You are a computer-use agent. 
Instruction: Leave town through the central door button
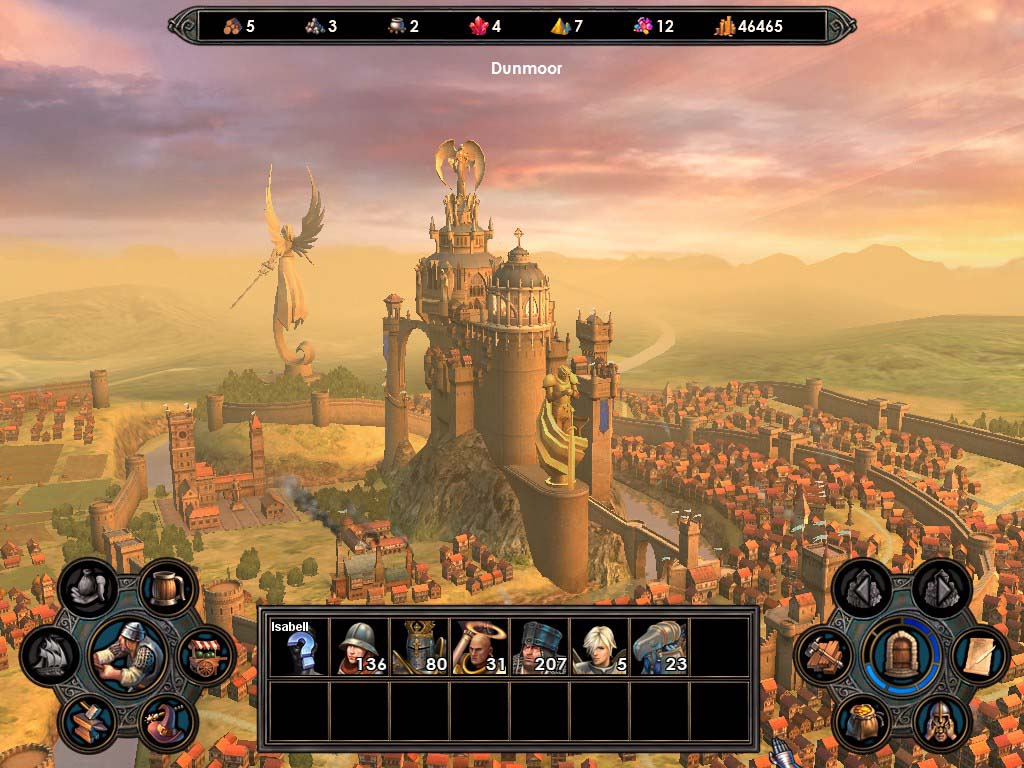click(902, 655)
